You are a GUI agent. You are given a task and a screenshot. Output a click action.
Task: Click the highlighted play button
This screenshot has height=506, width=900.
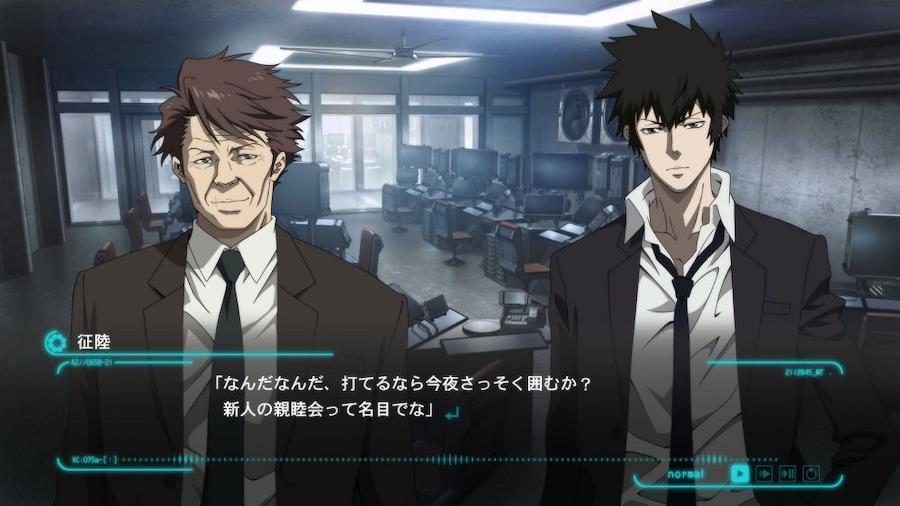coord(739,473)
